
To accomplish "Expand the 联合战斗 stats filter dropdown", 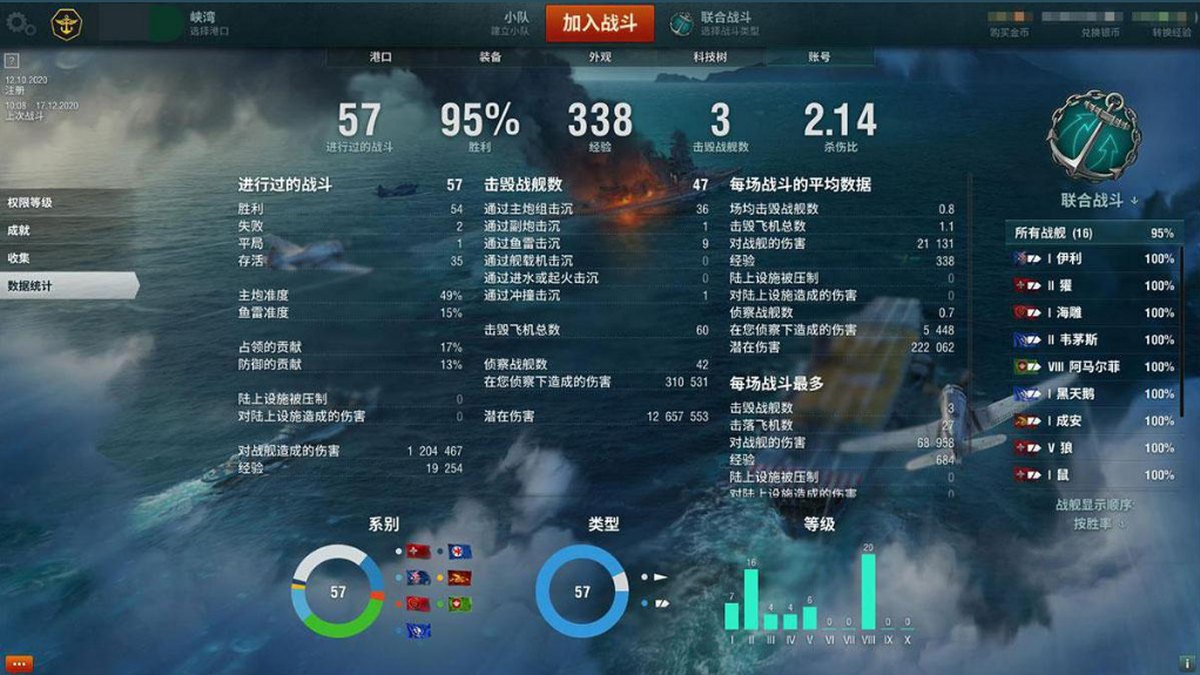I will point(1100,201).
